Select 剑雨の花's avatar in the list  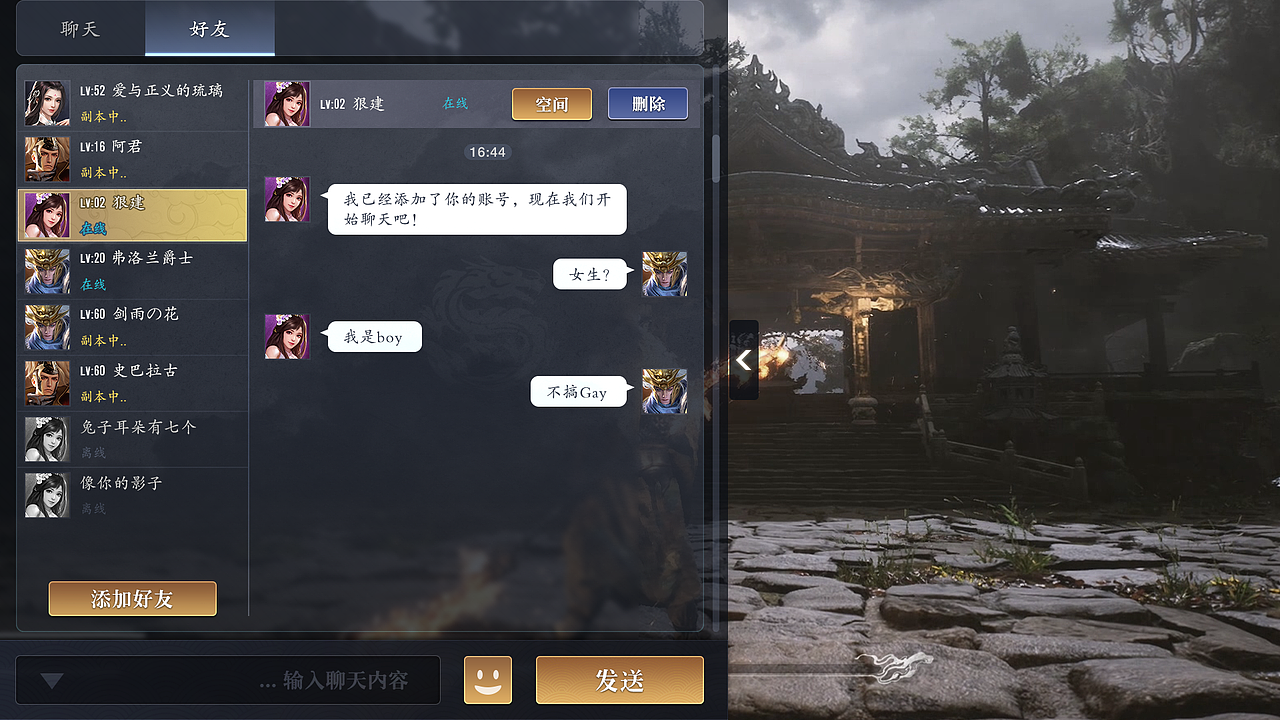tap(47, 327)
